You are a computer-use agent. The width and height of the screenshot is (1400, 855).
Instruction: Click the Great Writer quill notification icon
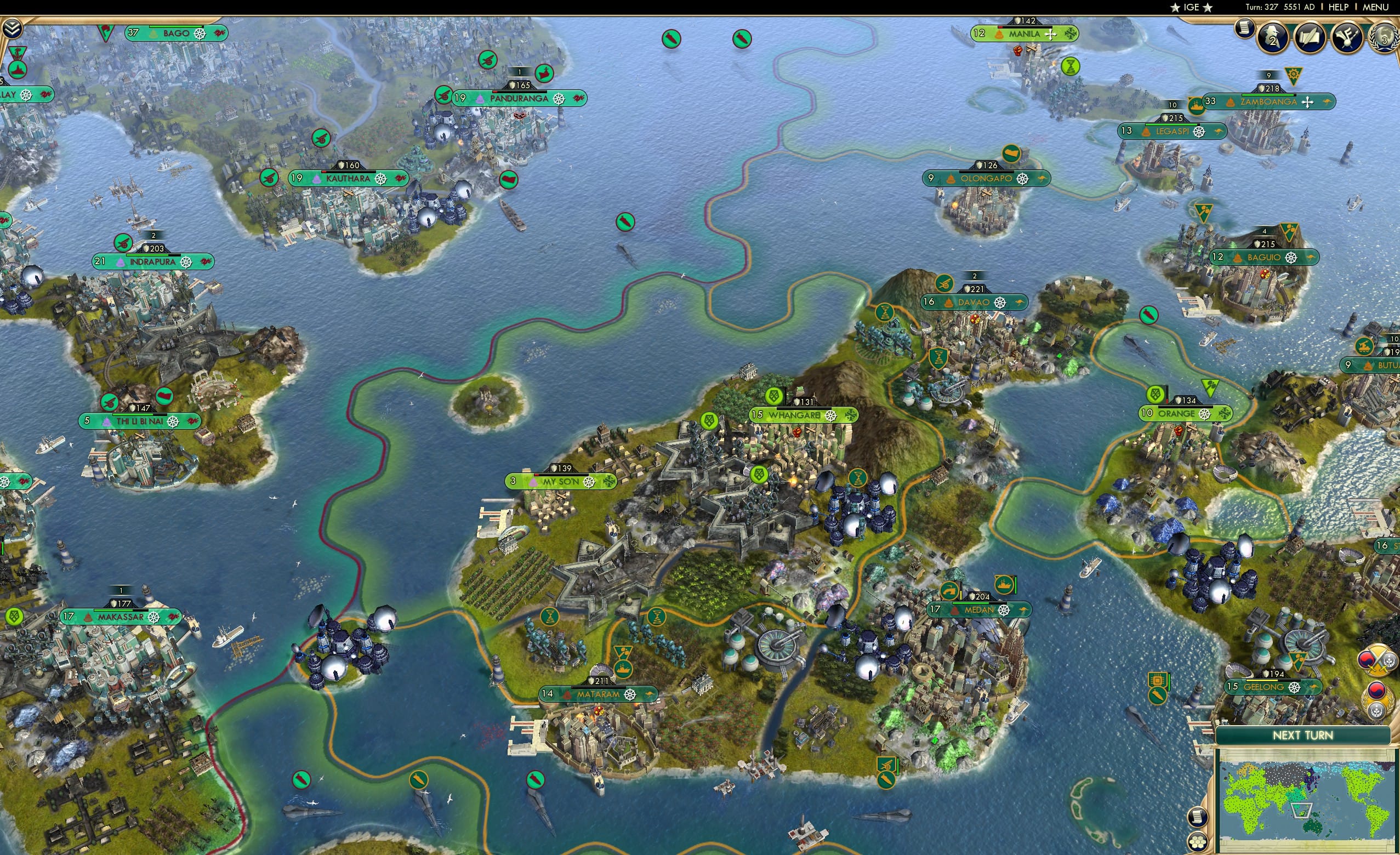[1311, 38]
